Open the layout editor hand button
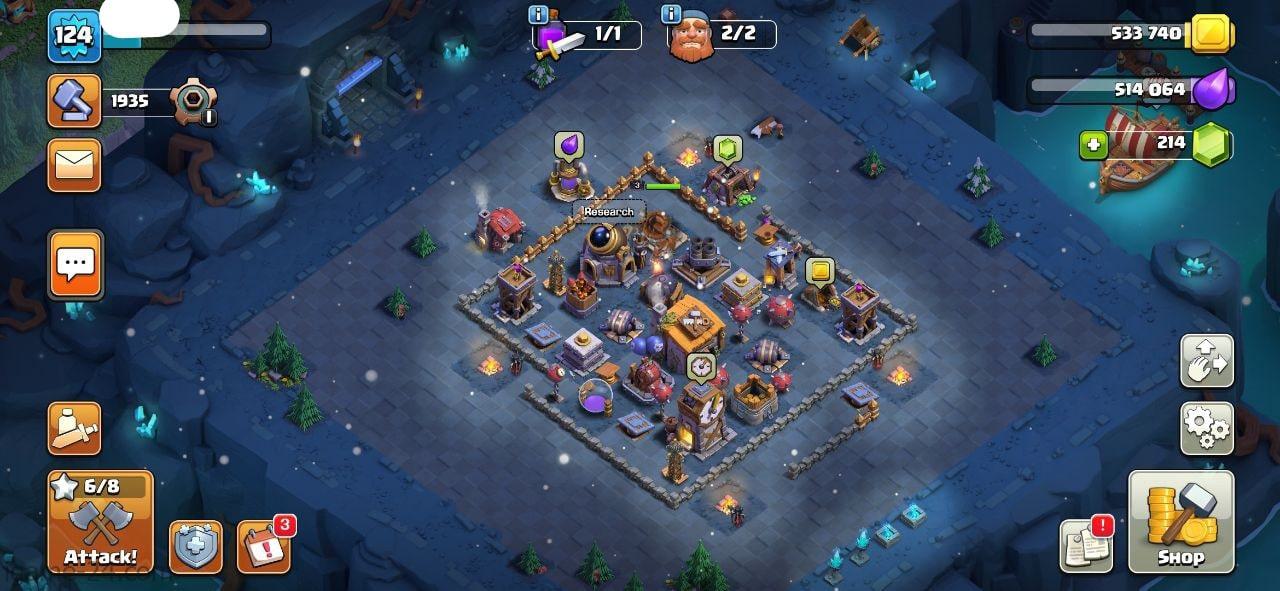The height and width of the screenshot is (591, 1280). 1207,361
